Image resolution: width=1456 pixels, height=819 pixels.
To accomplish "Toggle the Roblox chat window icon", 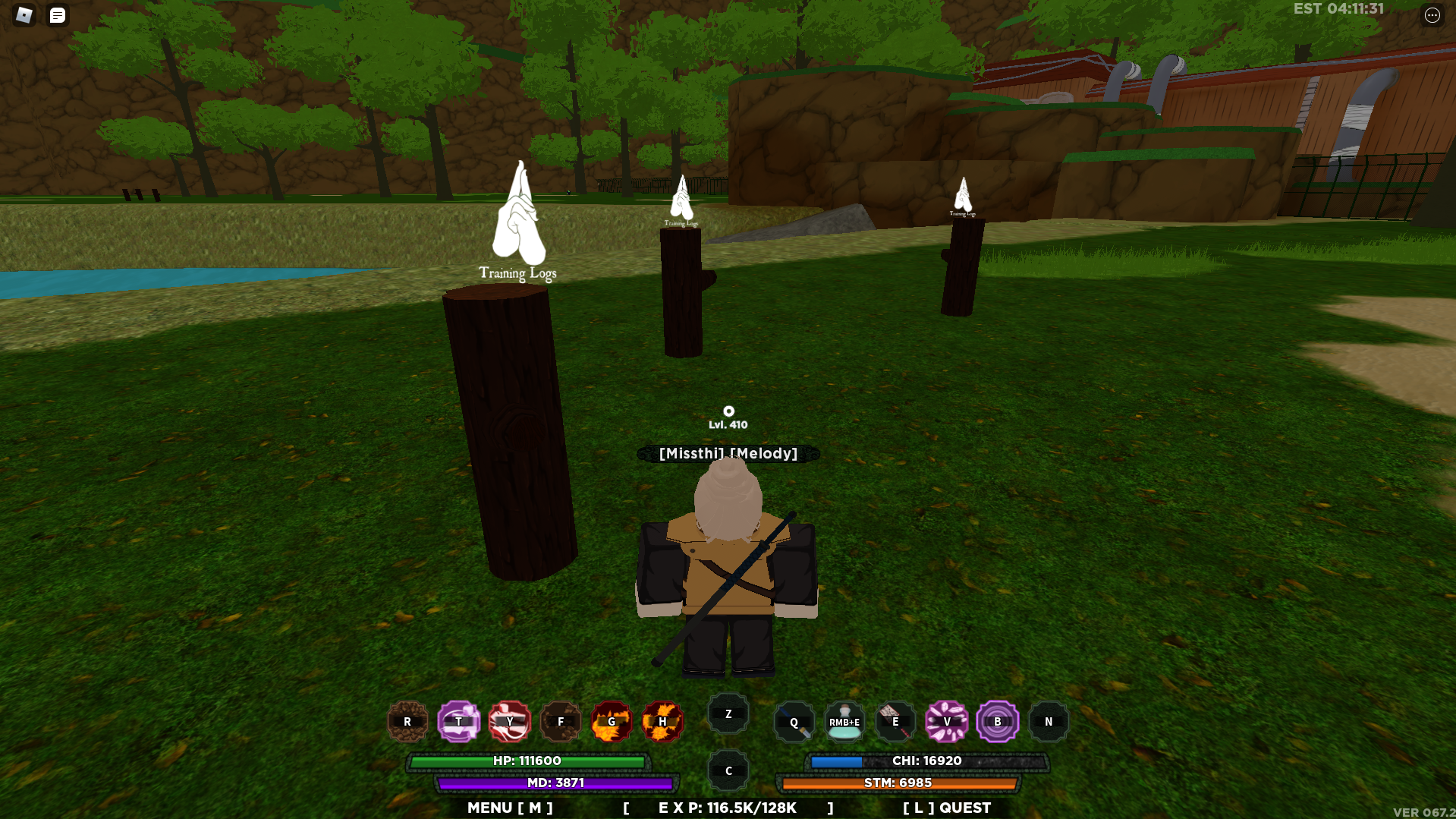I will [58, 15].
